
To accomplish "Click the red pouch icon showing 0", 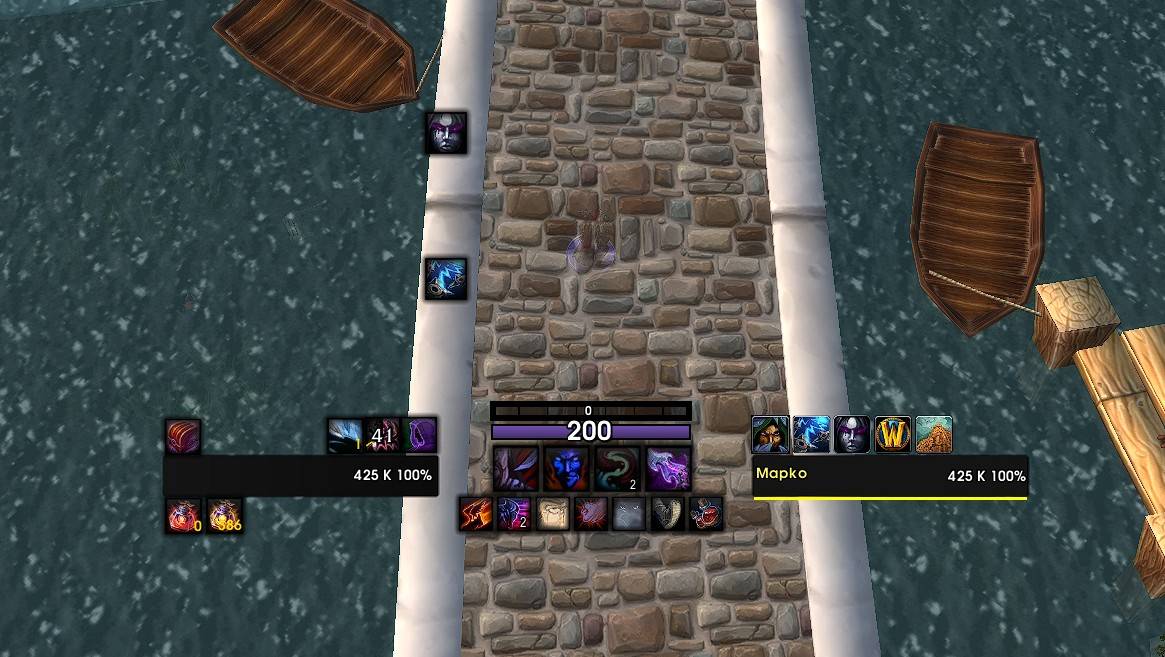I will pos(184,516).
